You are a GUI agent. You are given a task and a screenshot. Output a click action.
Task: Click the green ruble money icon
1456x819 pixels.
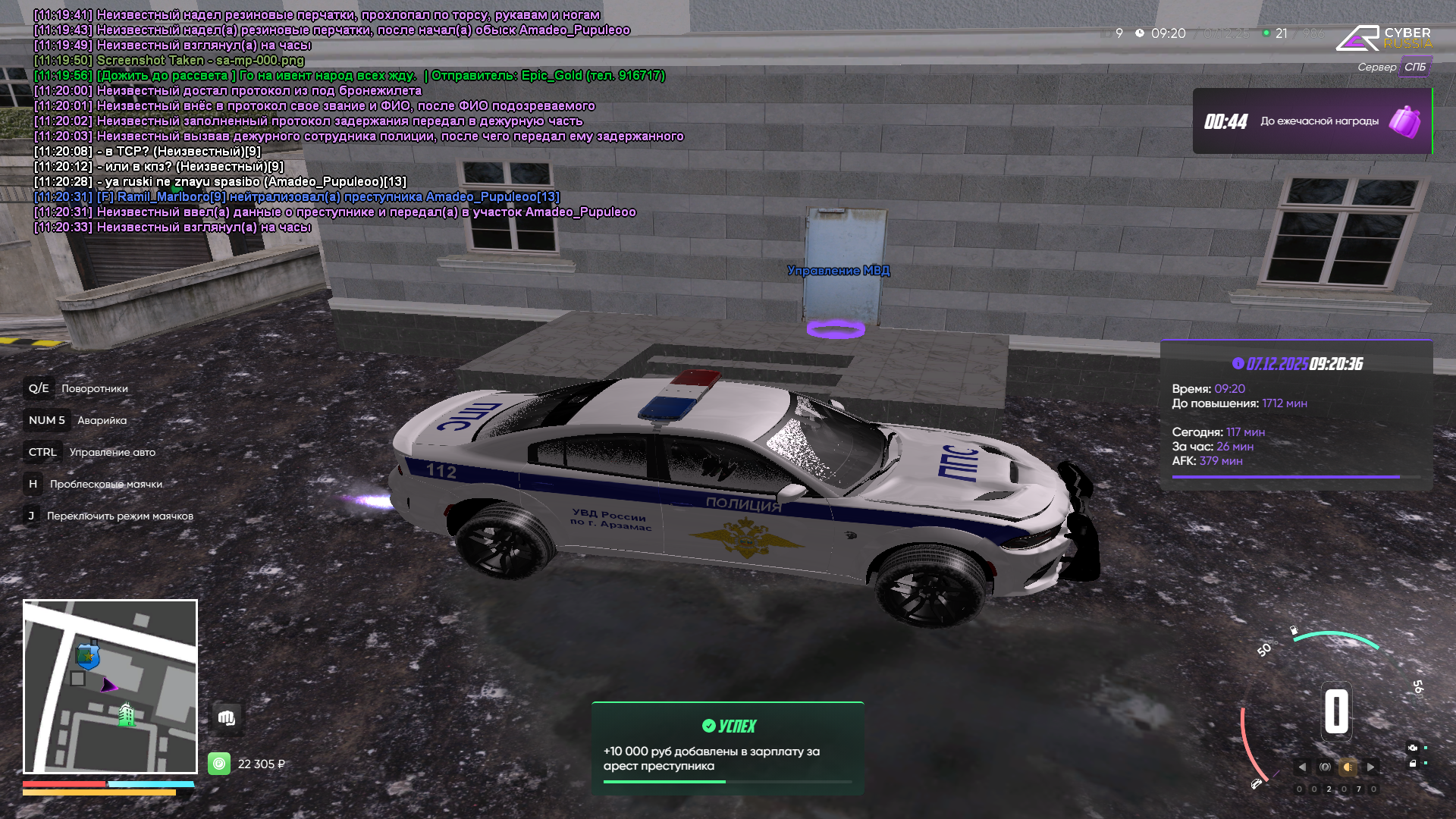(219, 764)
